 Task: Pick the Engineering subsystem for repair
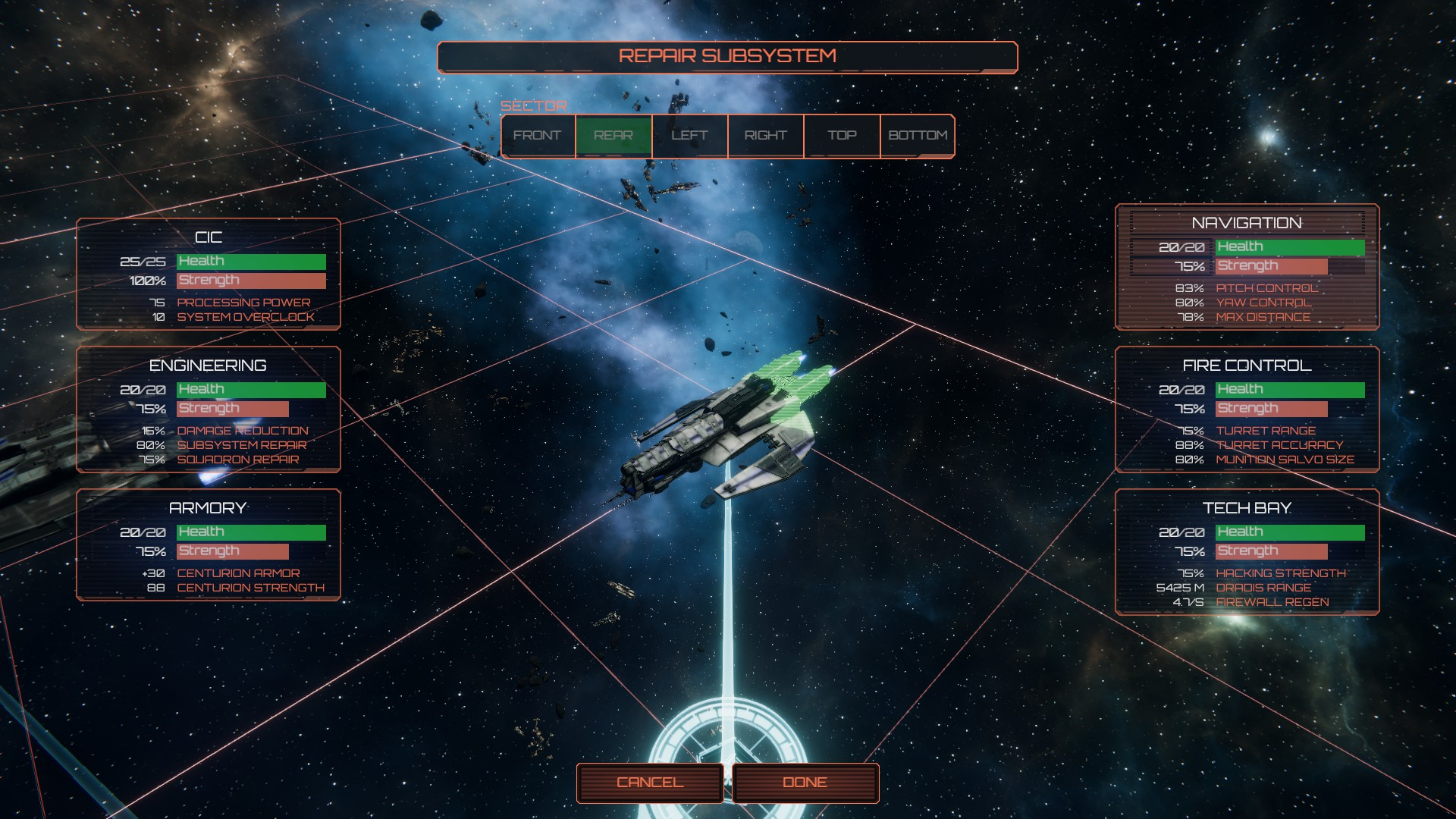209,409
